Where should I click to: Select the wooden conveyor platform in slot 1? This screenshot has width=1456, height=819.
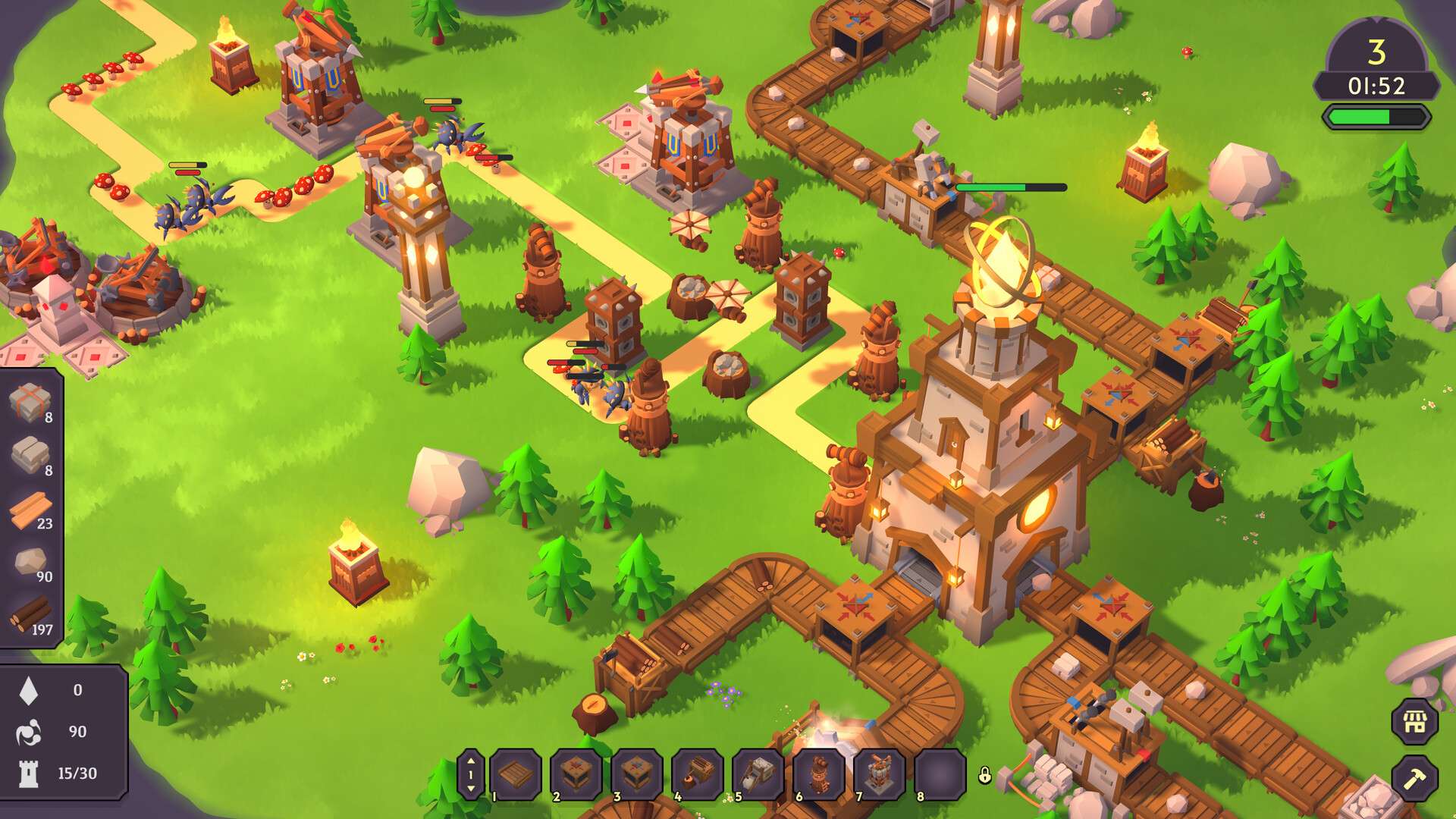click(x=516, y=774)
